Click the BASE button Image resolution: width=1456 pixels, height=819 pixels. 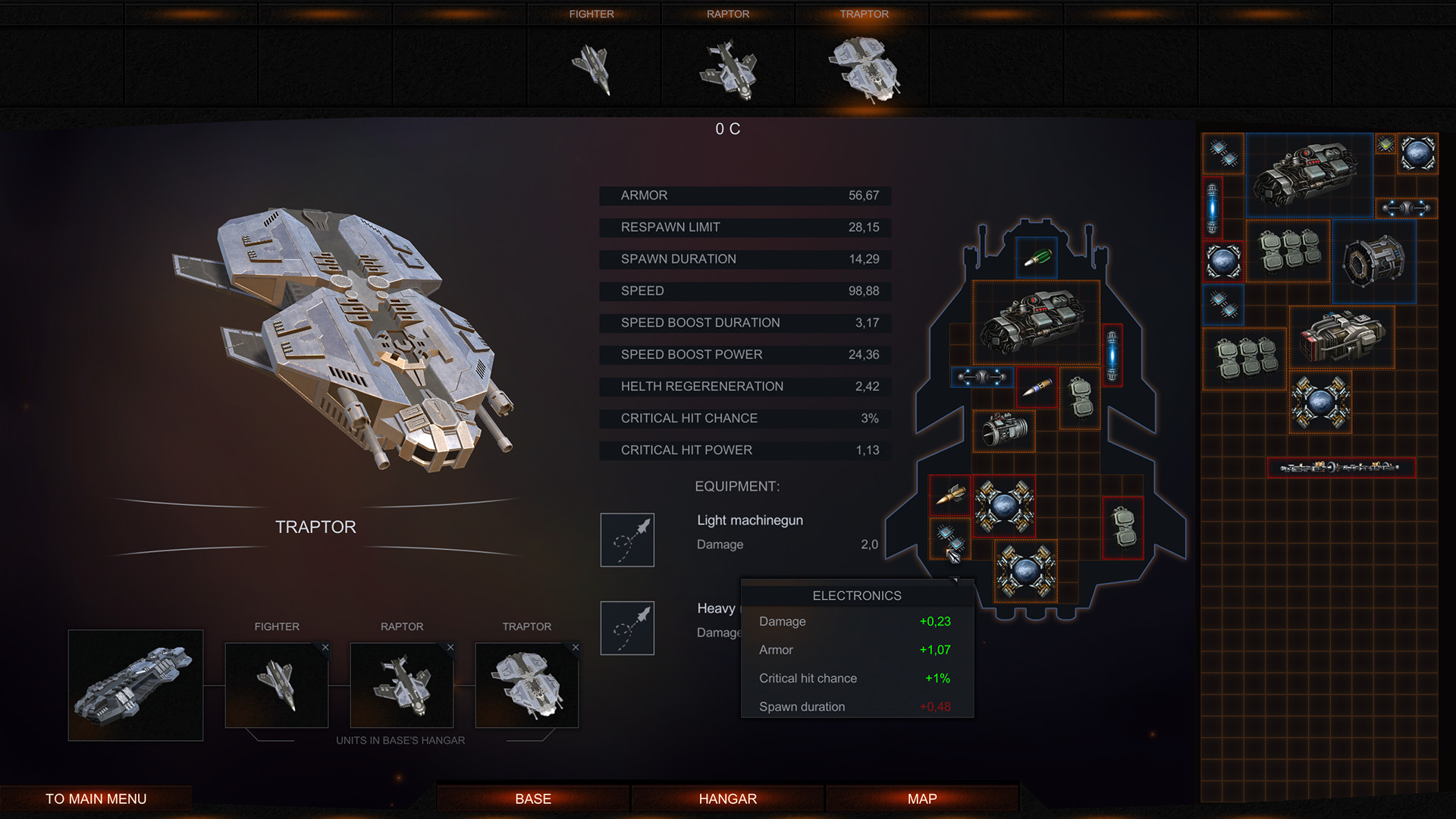532,798
